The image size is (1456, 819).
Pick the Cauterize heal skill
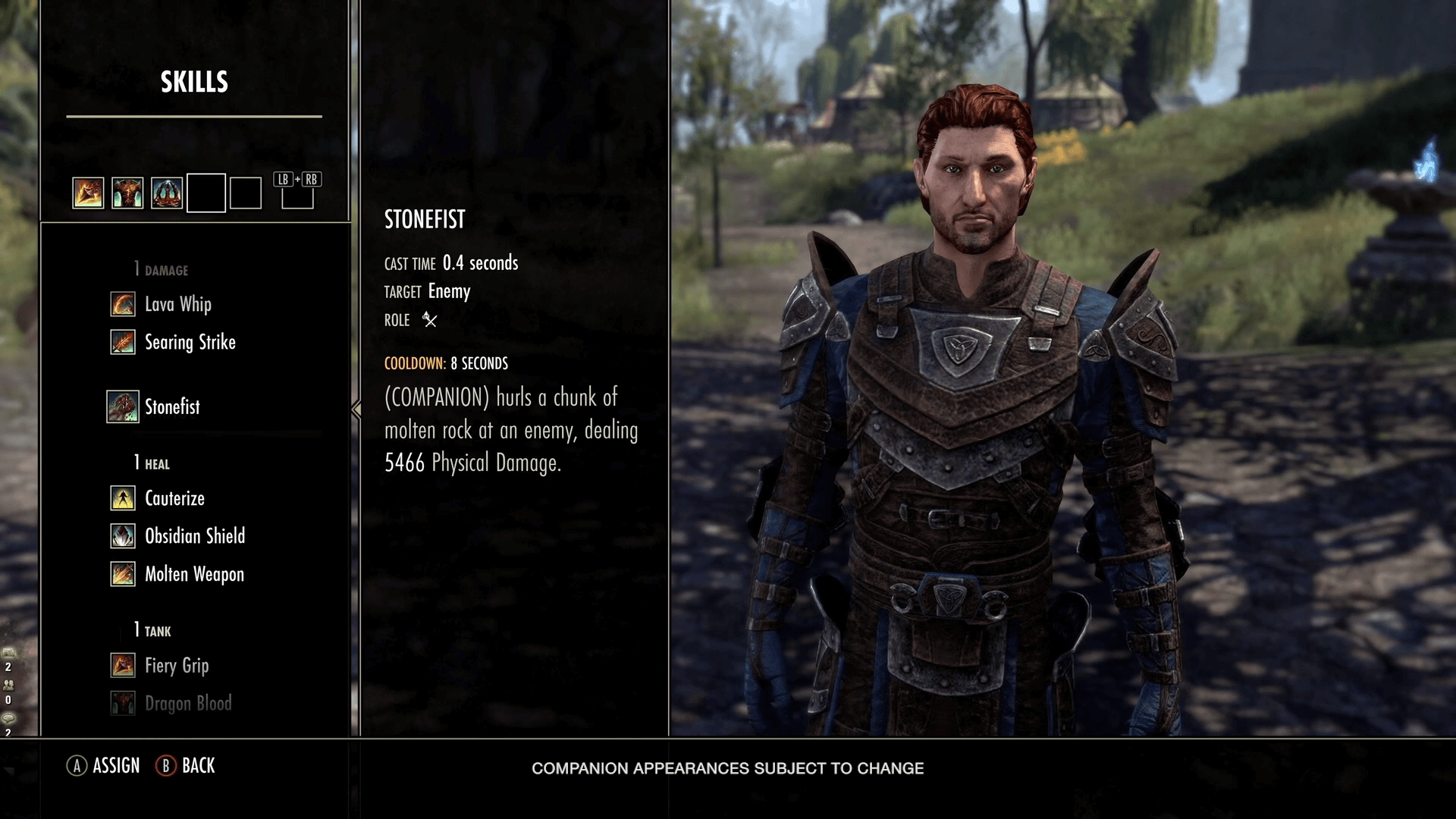[174, 499]
